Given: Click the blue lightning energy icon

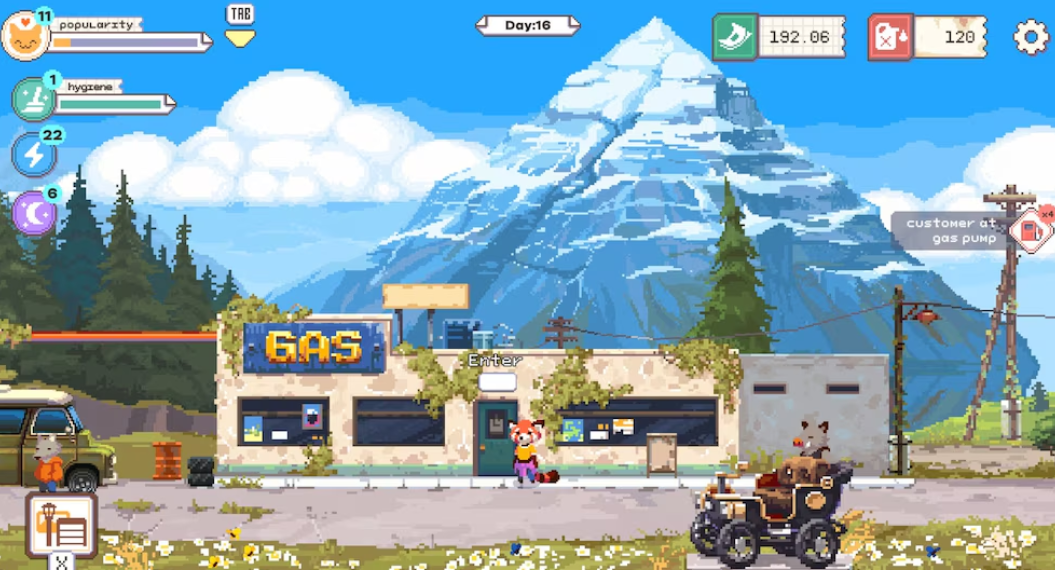Looking at the screenshot, I should coord(33,155).
